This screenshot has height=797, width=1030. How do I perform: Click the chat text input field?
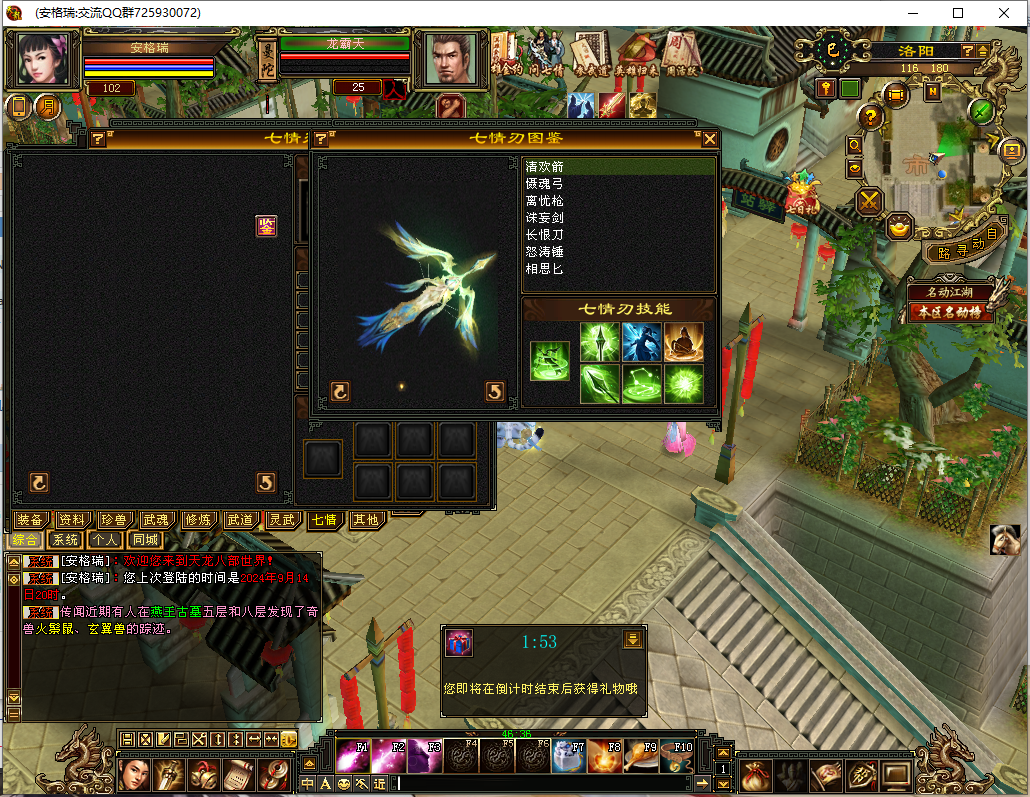point(550,783)
